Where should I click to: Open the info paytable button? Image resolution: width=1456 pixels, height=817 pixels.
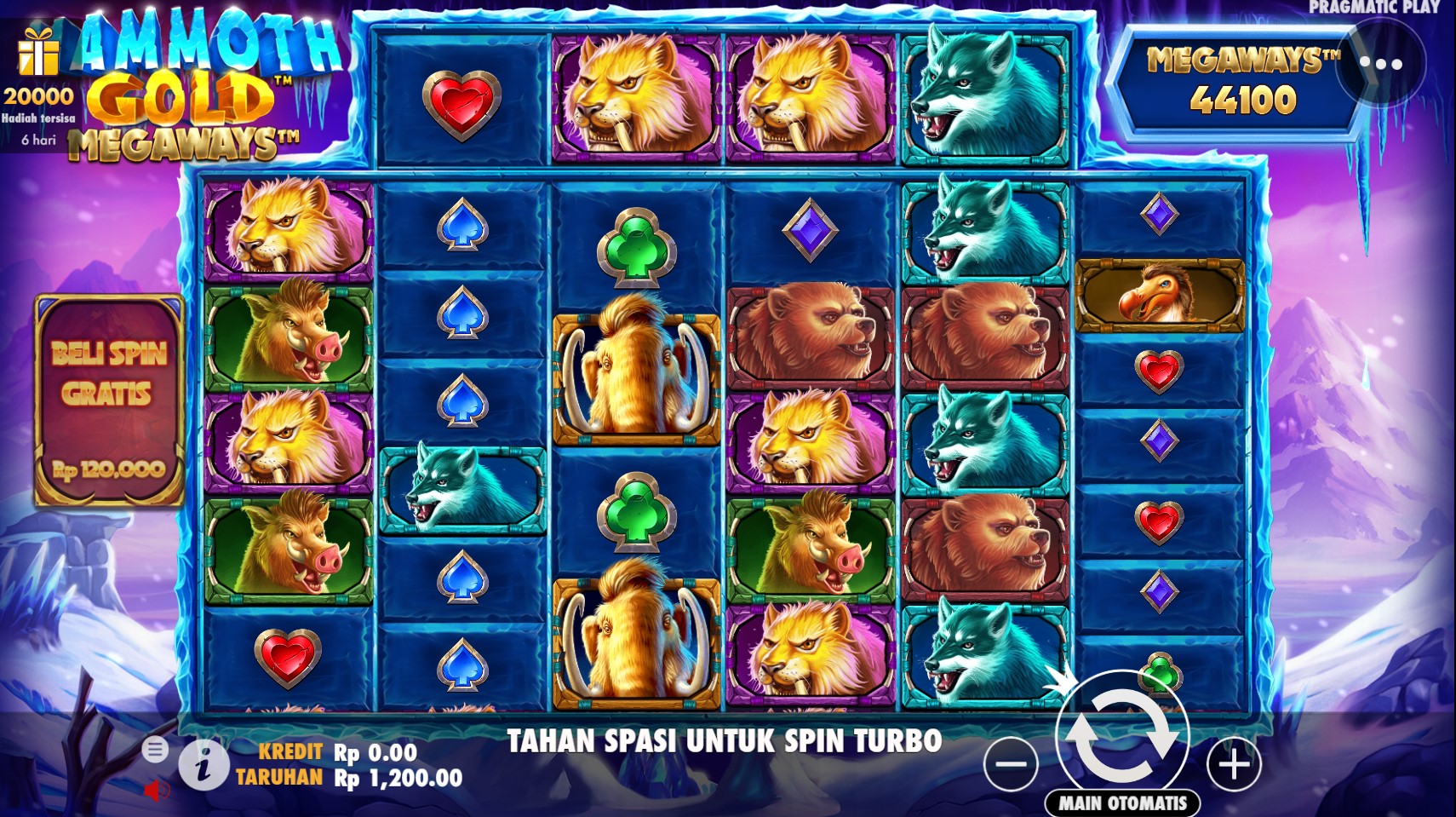(203, 766)
